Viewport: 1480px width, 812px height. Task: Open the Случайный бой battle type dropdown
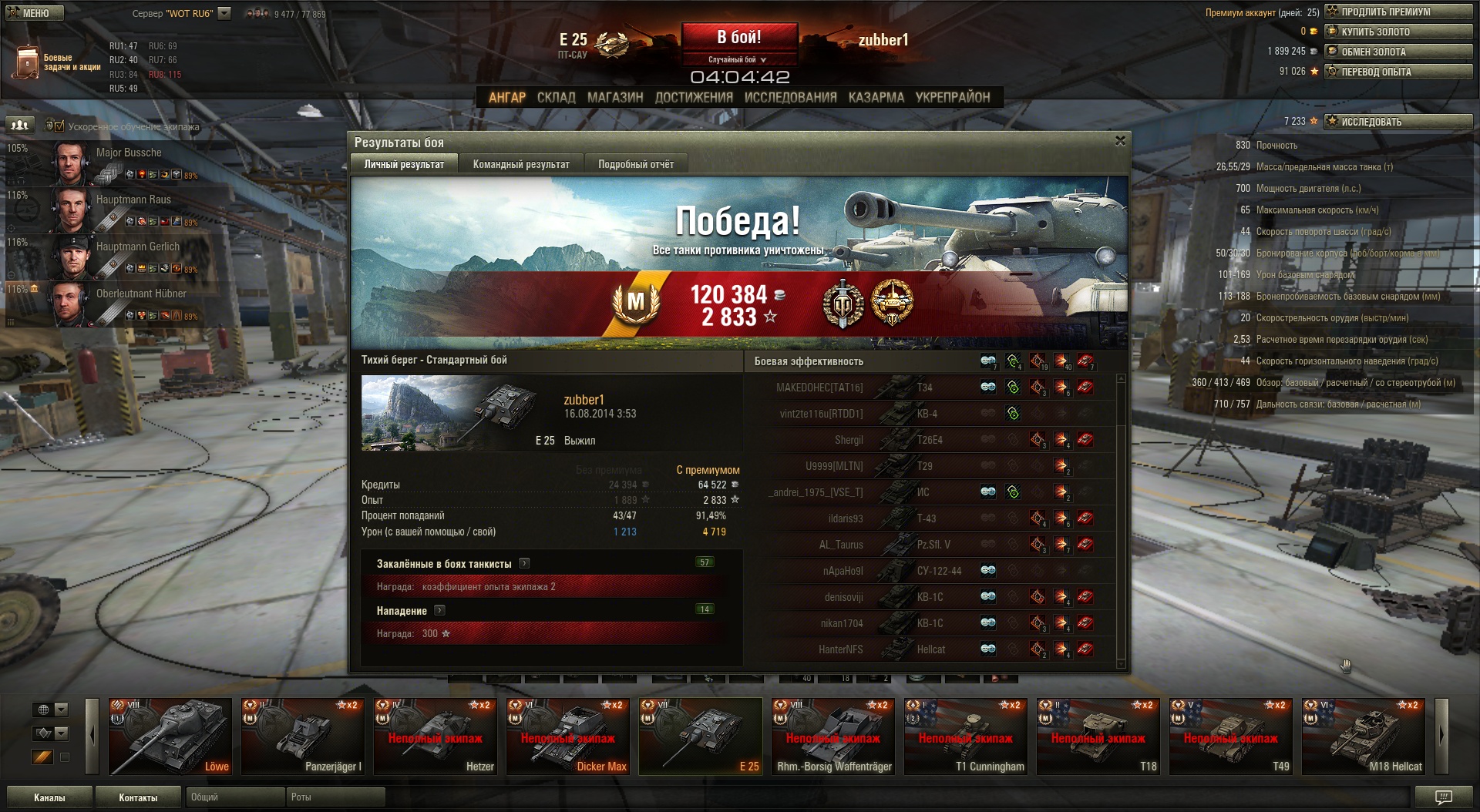point(738,59)
